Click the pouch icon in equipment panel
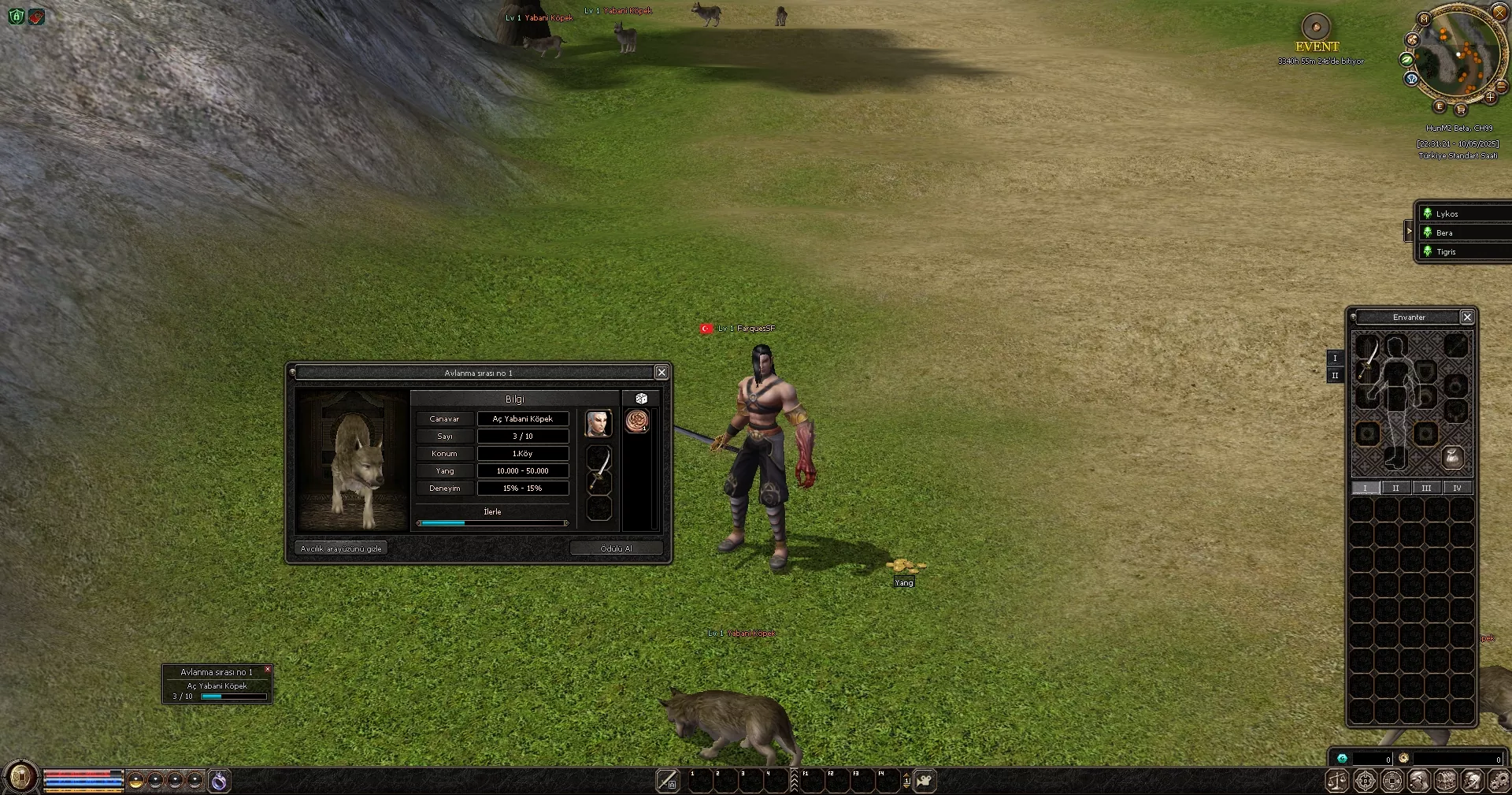This screenshot has width=1512, height=795. 1452,457
